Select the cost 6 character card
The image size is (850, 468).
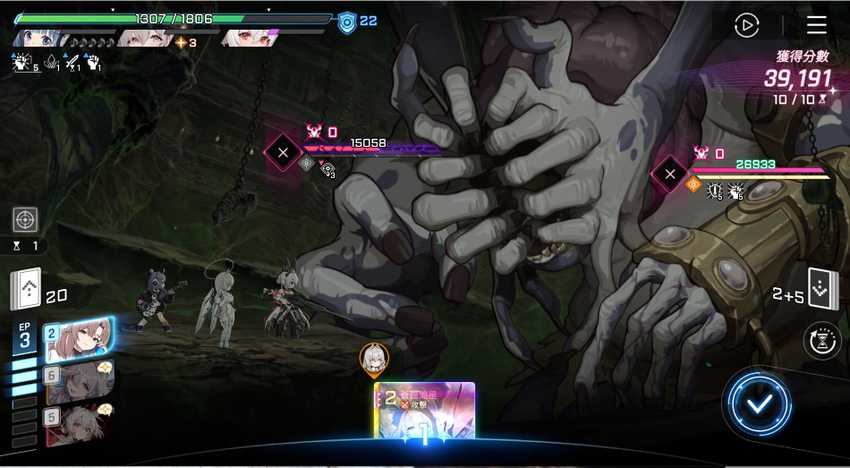tap(78, 381)
